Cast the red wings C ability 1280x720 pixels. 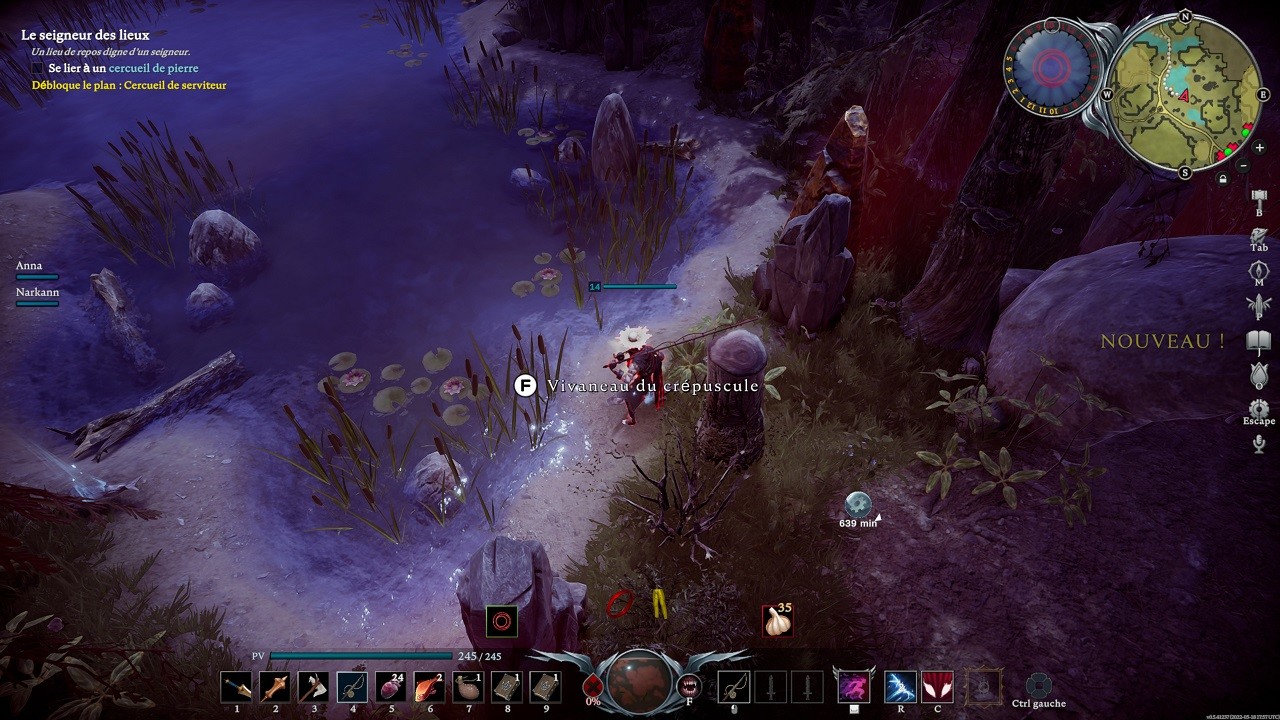(x=937, y=687)
